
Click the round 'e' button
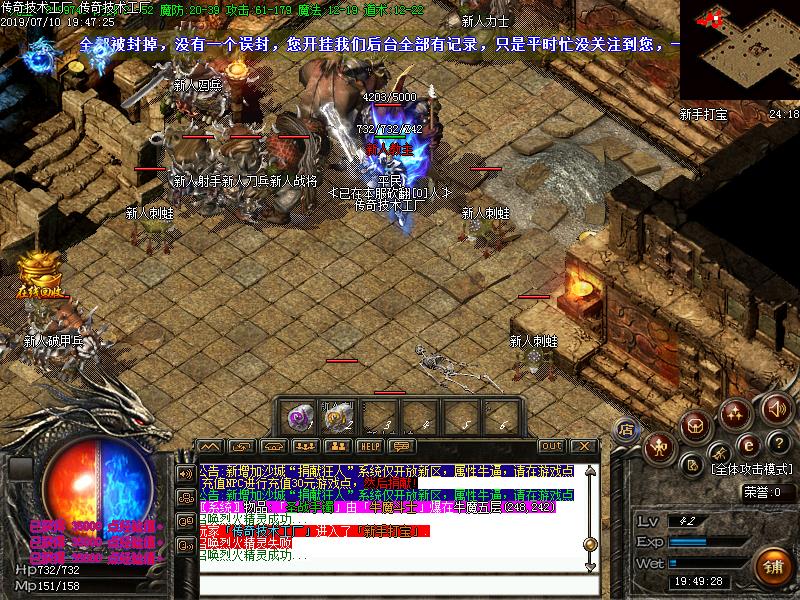746,445
